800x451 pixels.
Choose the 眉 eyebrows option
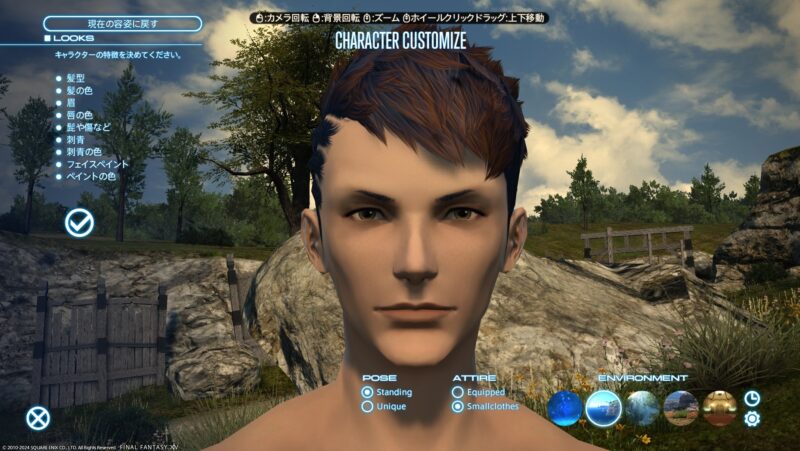pyautogui.click(x=70, y=103)
